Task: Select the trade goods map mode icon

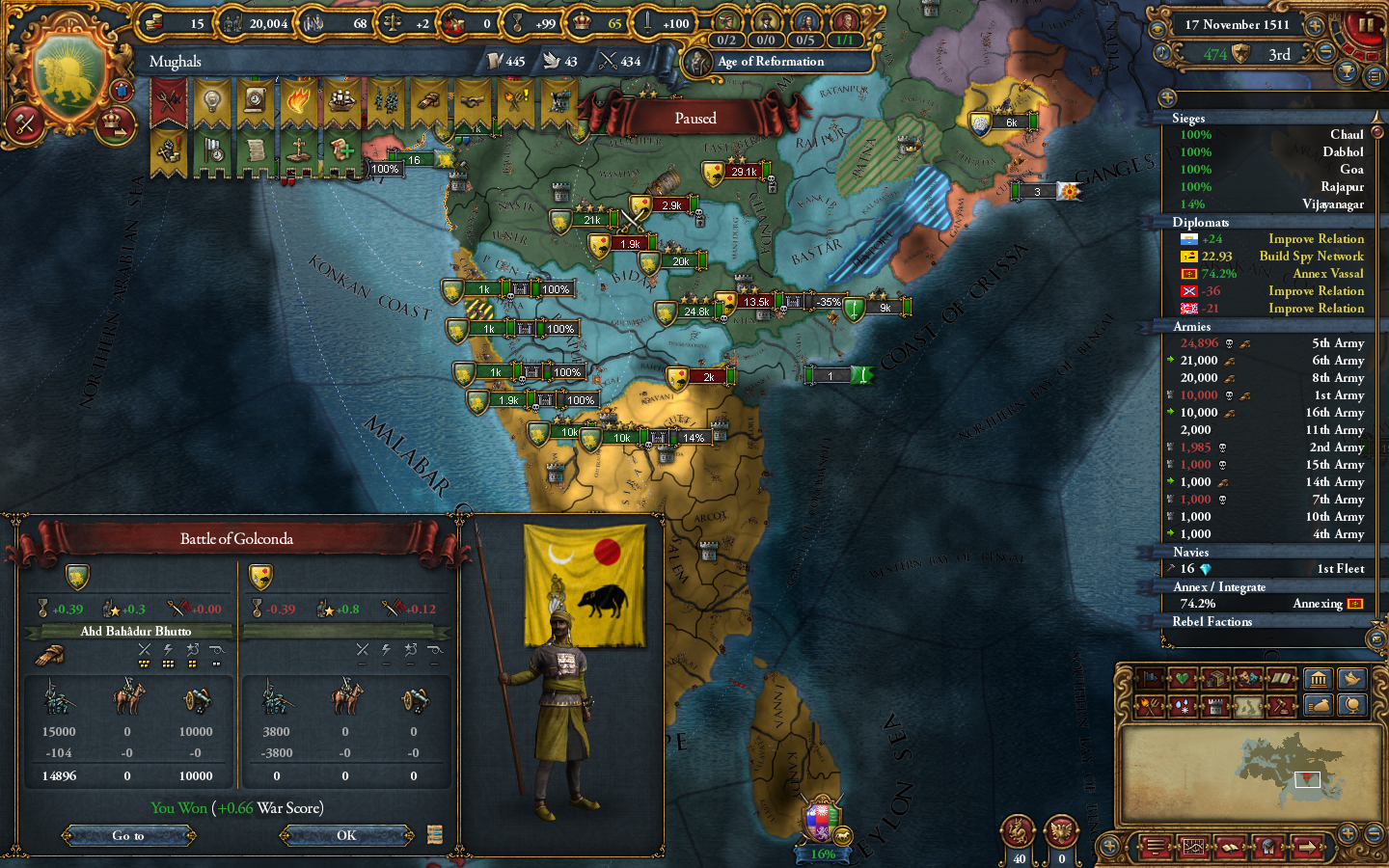Action: coord(1215,679)
